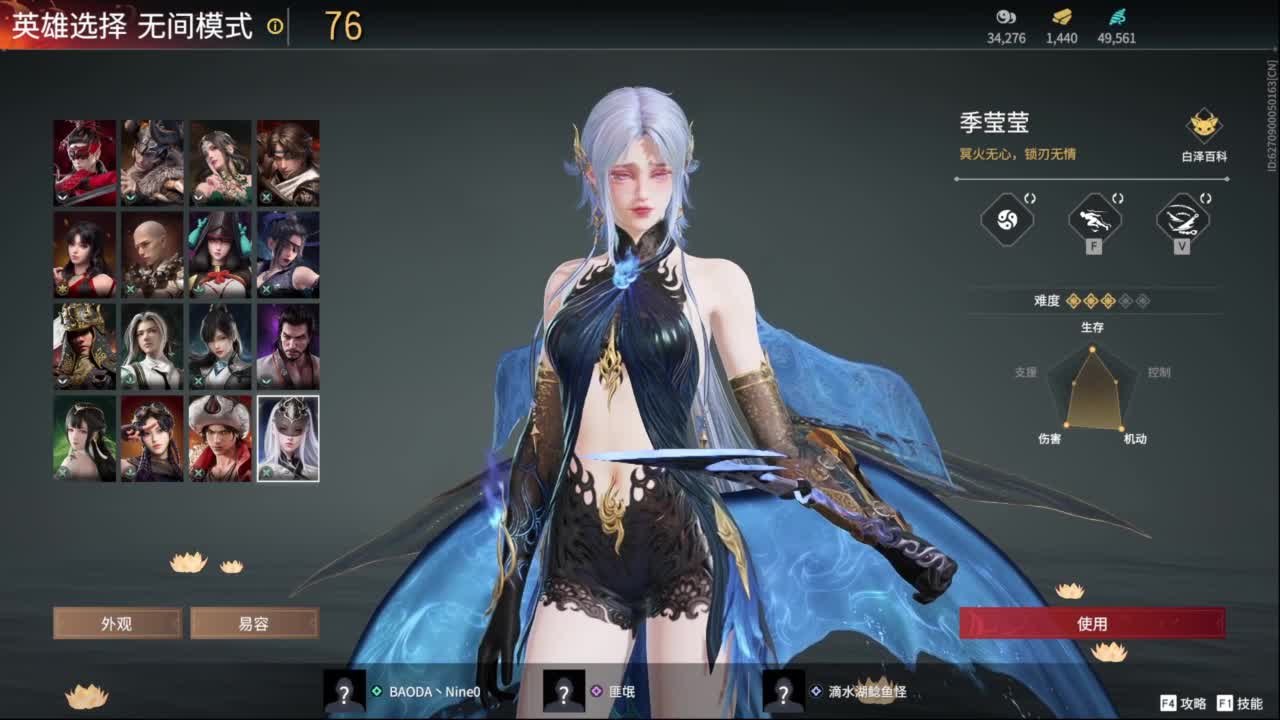Open the 白泽百科 encyclopedia icon

[1204, 128]
